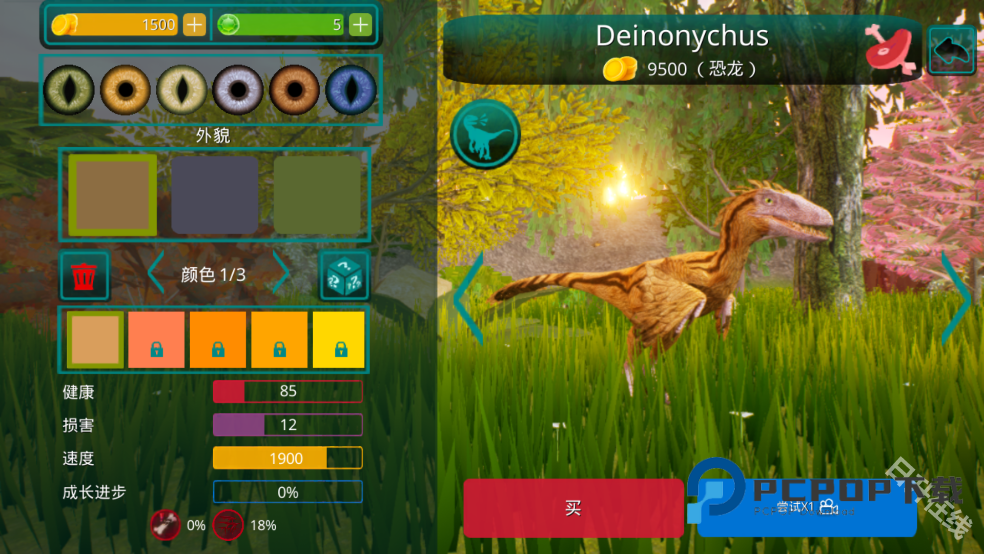984x554 pixels.
Task: Show the next dinosaur with the right arrow
Action: [x=957, y=298]
